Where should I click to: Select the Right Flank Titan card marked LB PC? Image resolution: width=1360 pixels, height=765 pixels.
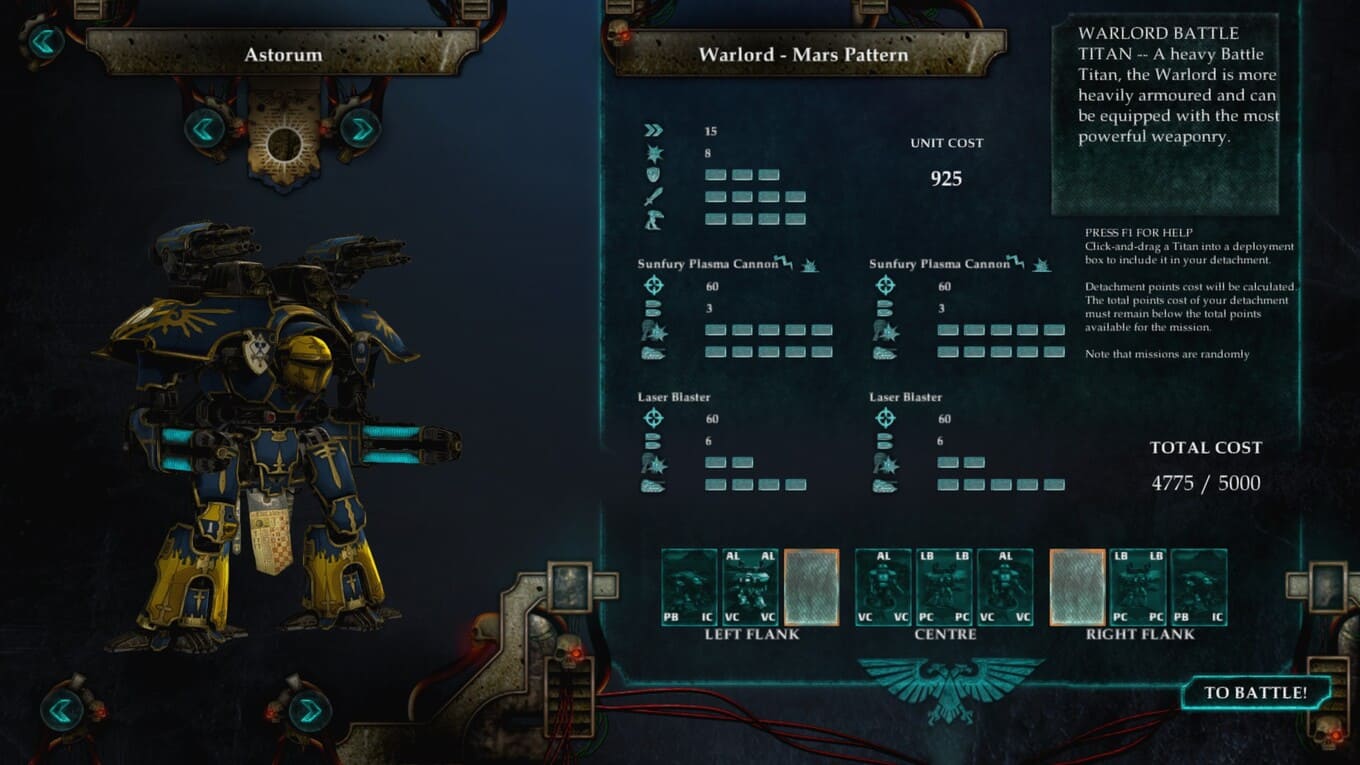(x=1138, y=587)
